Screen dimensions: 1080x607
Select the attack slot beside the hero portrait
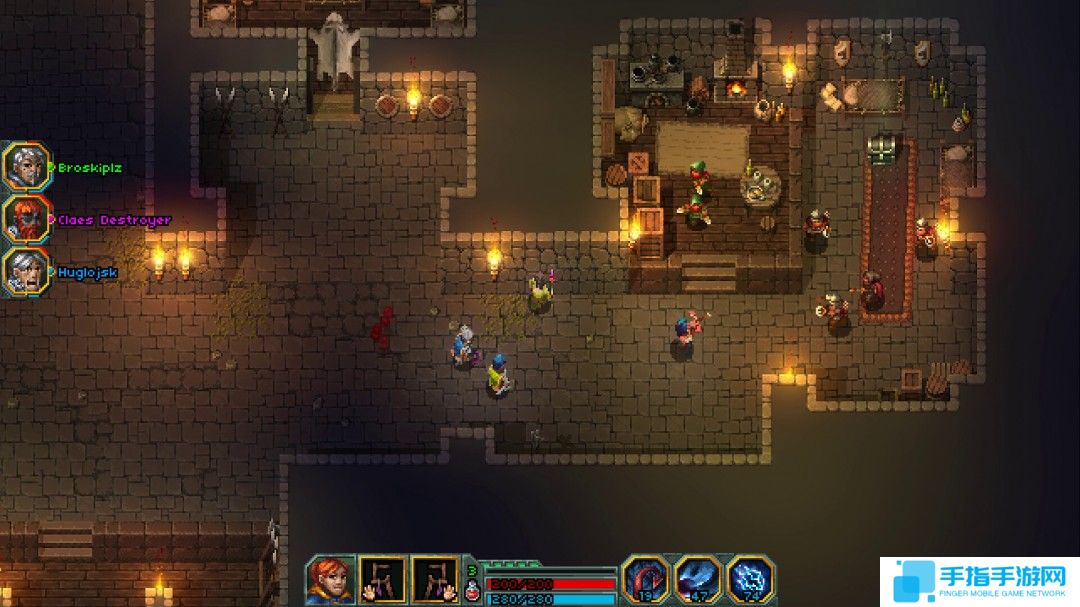383,580
